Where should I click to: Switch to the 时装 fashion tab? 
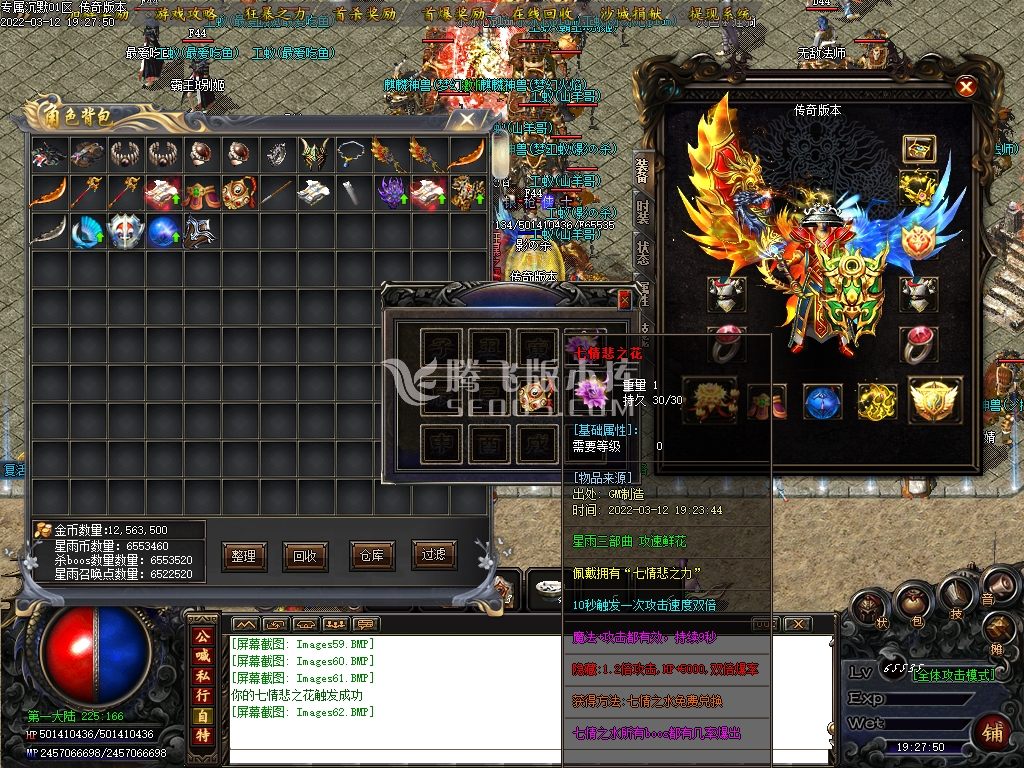643,211
